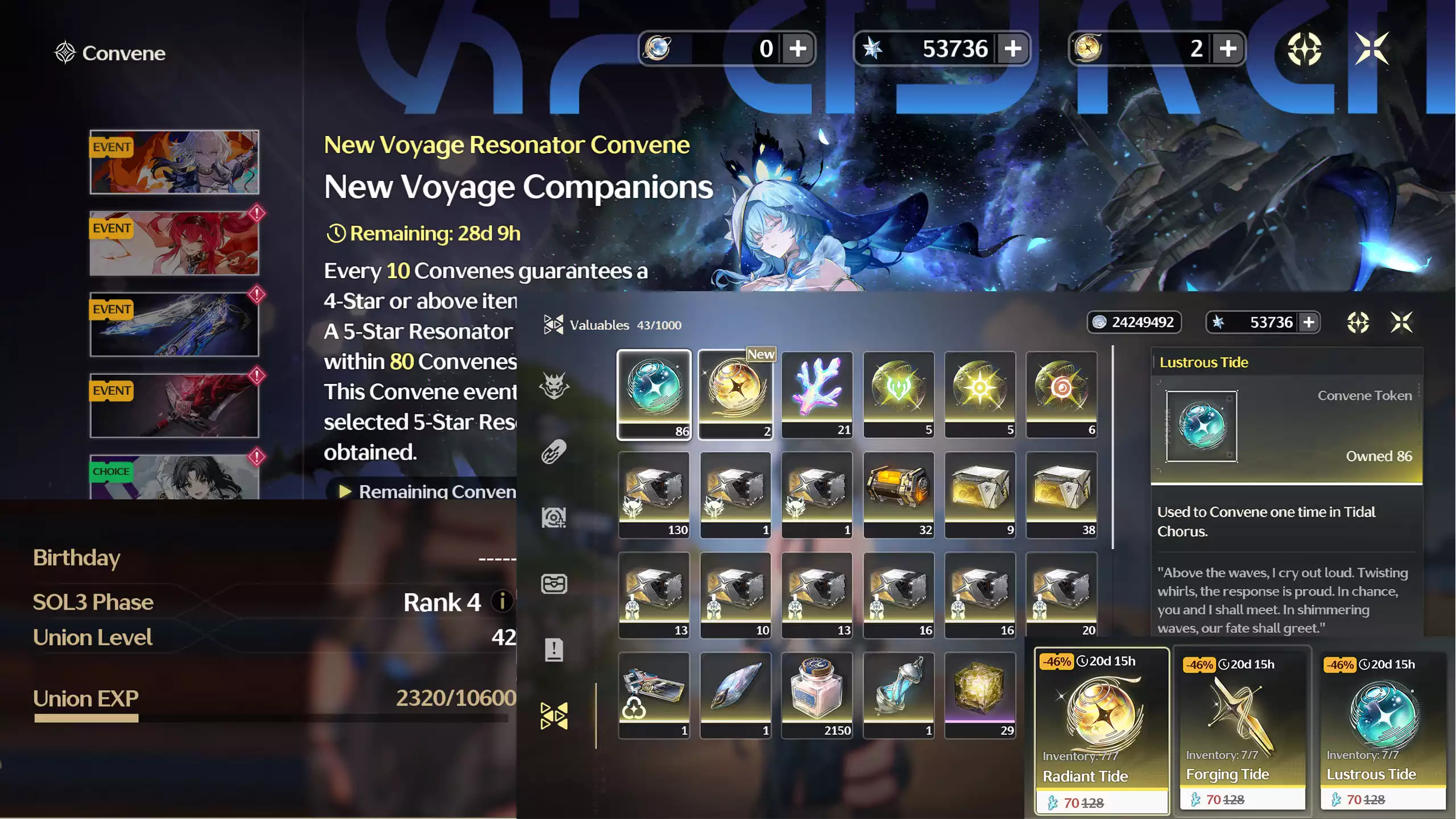Click the yellow Valuables tab icon at sidebar bottom
Viewport: 1456px width, 819px height.
click(554, 714)
